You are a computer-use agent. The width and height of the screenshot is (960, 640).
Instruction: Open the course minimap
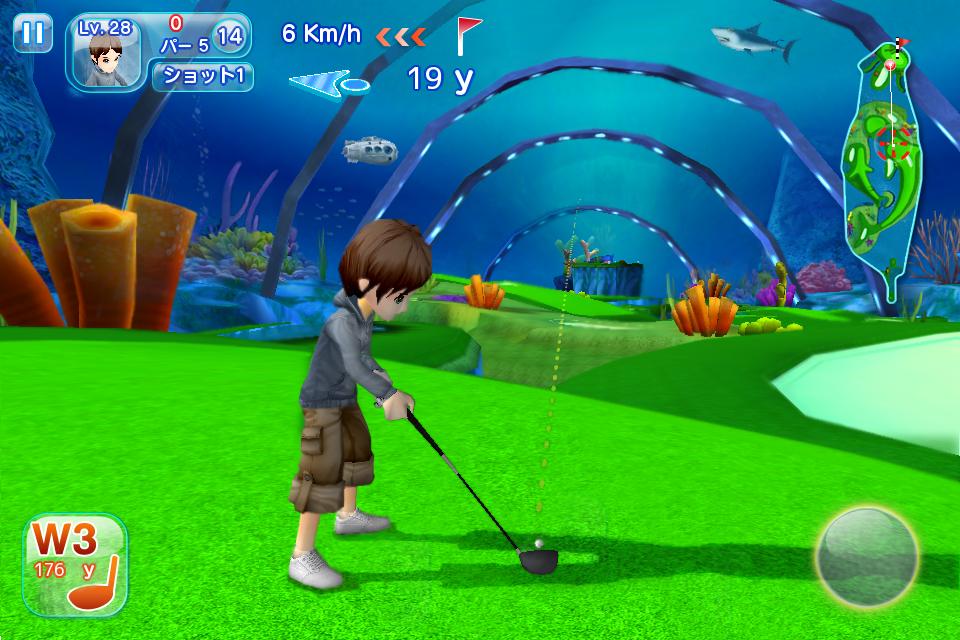tap(881, 170)
